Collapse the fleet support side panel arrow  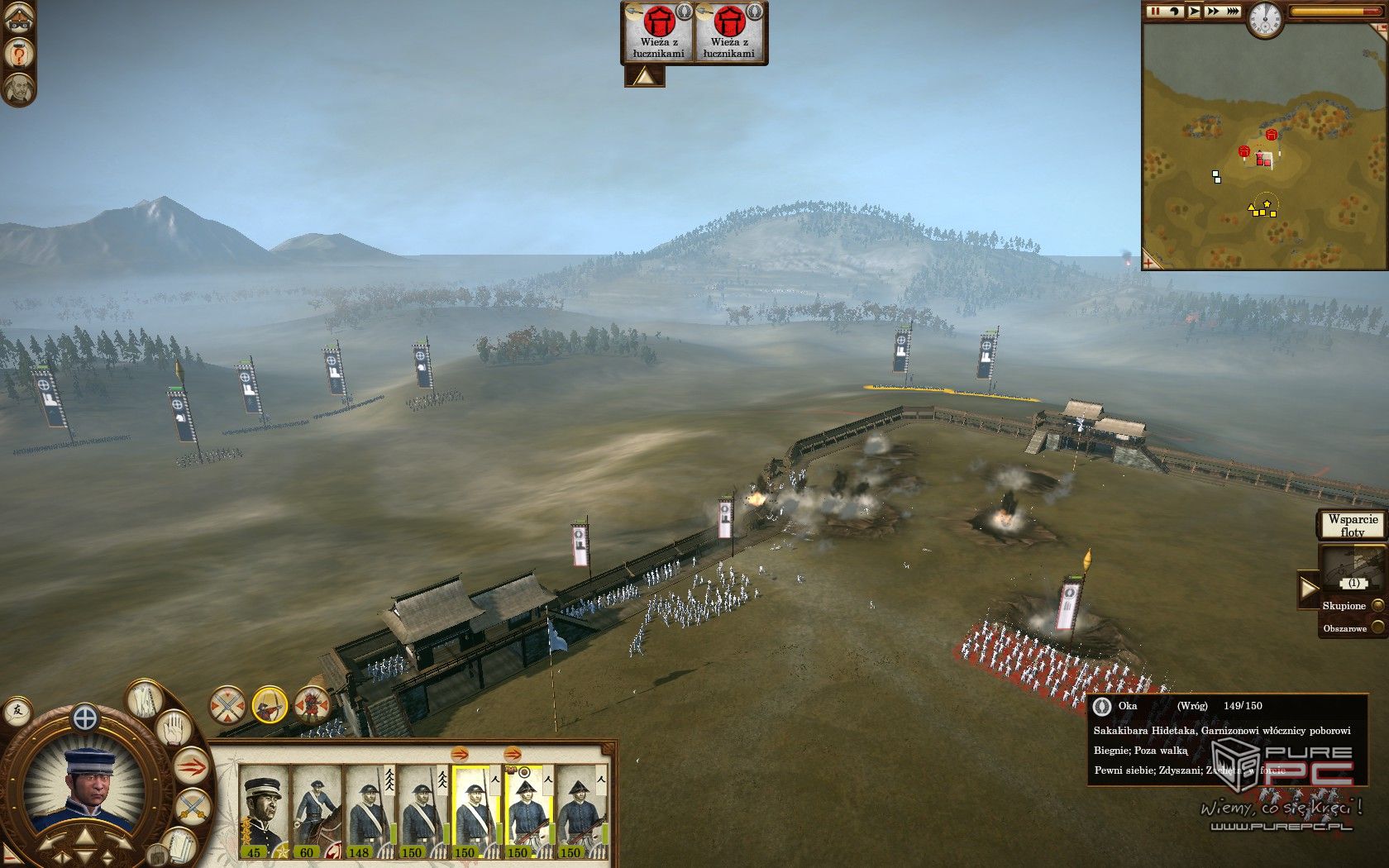pos(1306,589)
